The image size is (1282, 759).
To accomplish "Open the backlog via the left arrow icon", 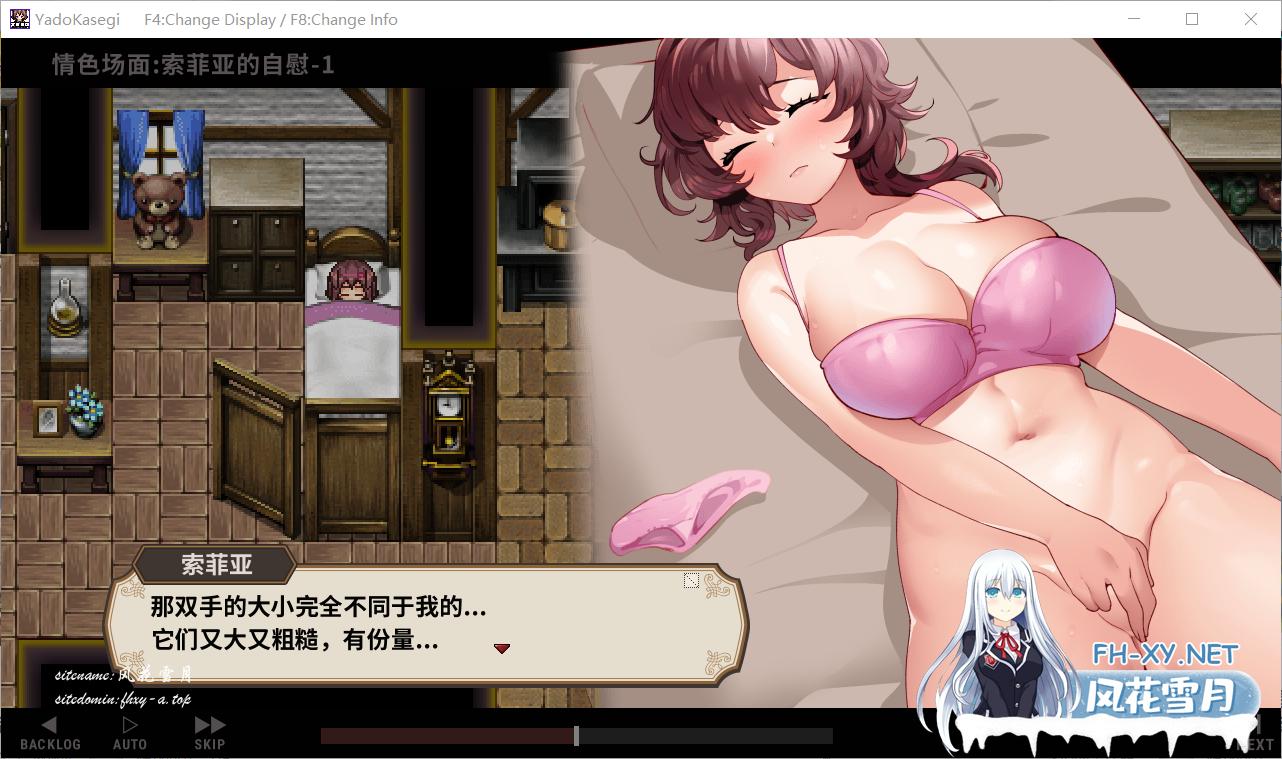I will click(x=49, y=724).
